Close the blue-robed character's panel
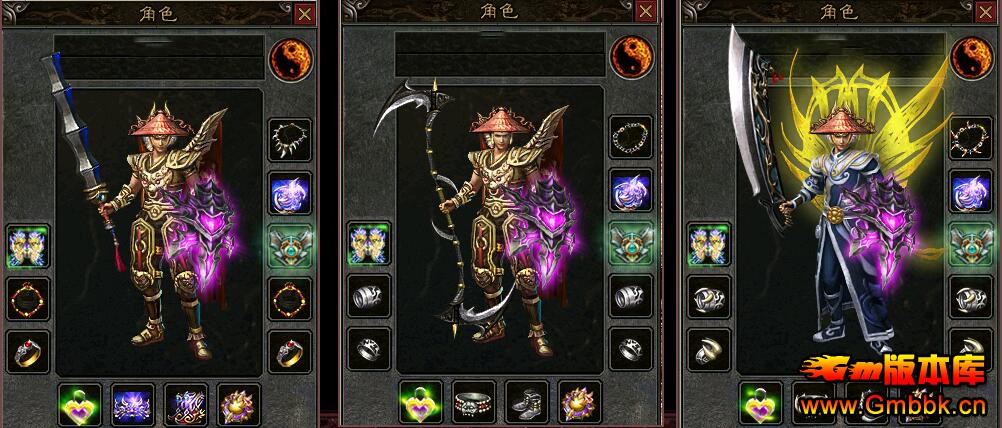 click(987, 14)
